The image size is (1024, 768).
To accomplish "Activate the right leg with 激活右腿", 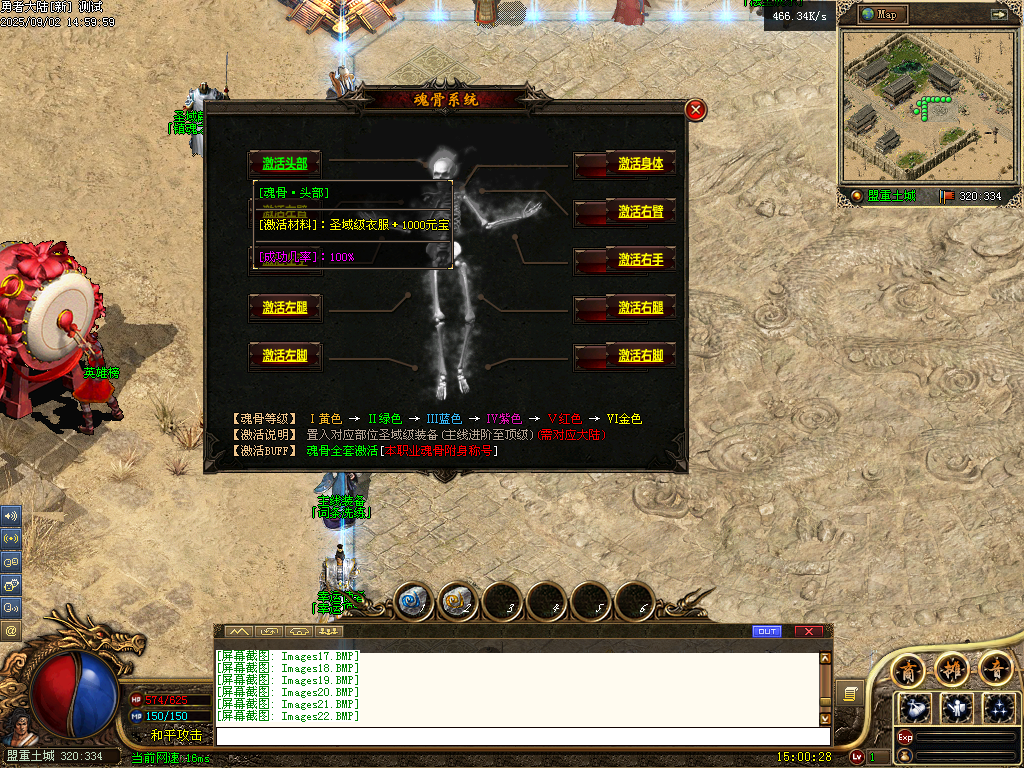I will [x=640, y=308].
